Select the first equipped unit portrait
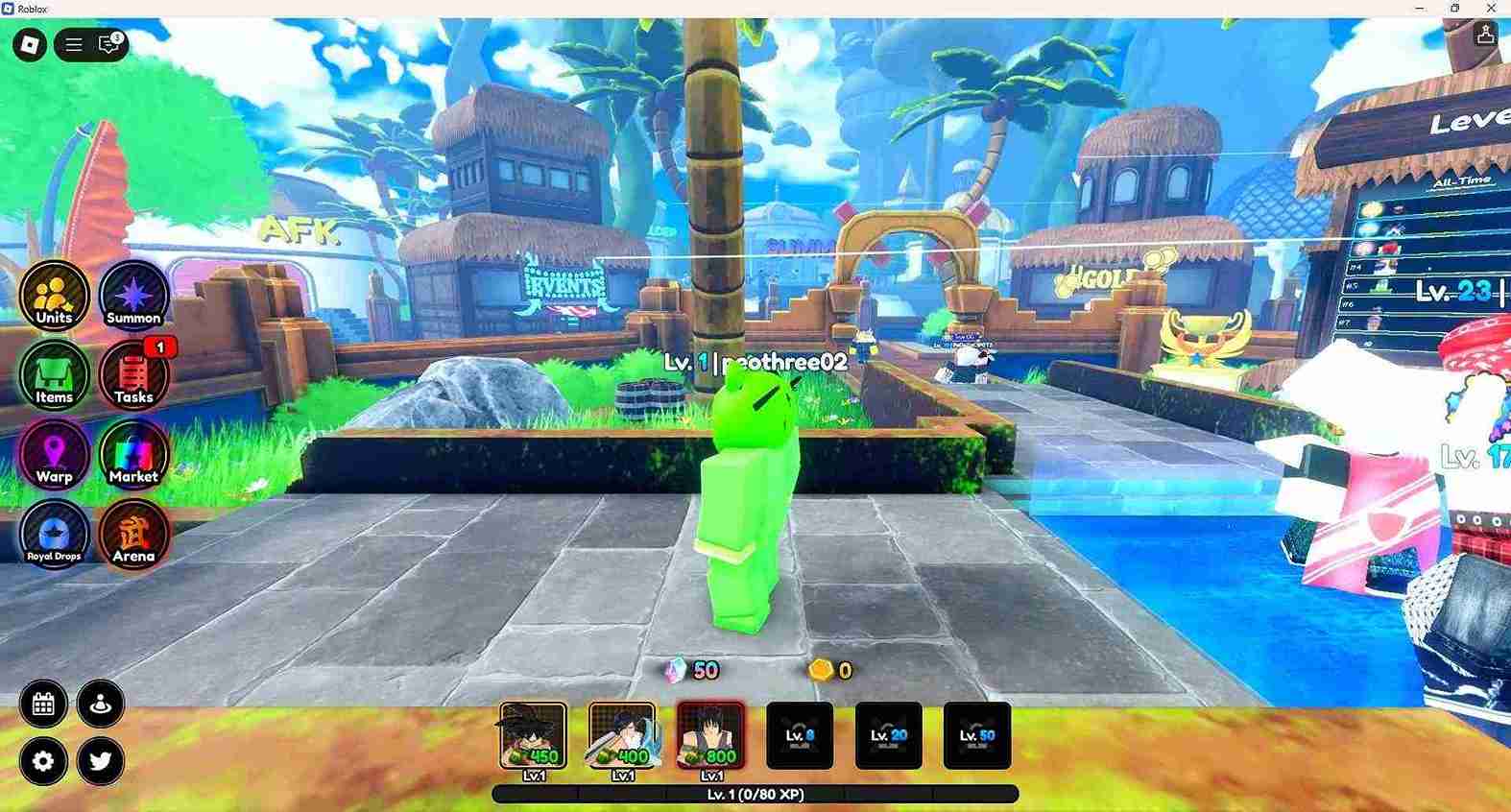1511x812 pixels. pyautogui.click(x=533, y=734)
